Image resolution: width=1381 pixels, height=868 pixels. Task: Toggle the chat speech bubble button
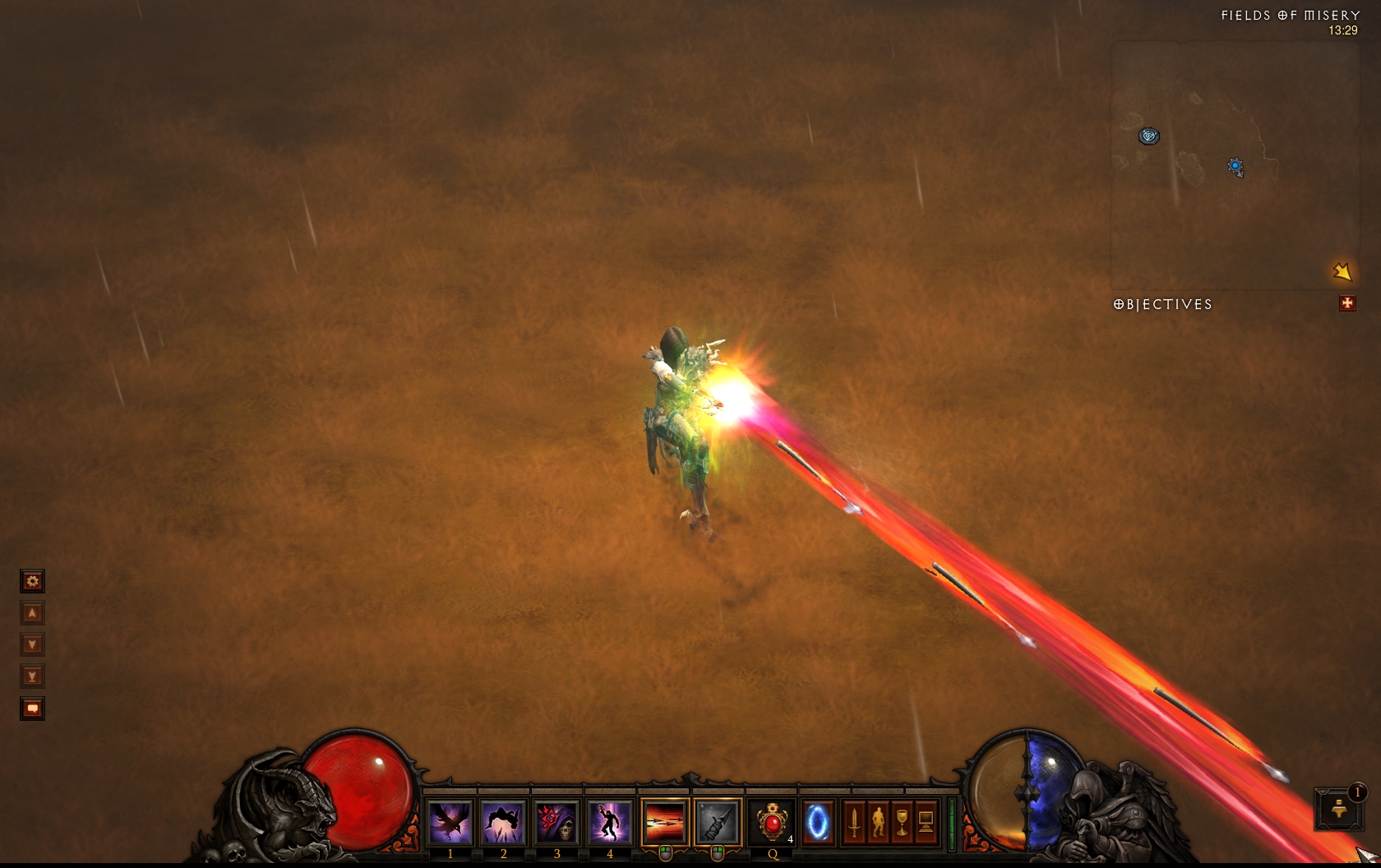(x=32, y=709)
